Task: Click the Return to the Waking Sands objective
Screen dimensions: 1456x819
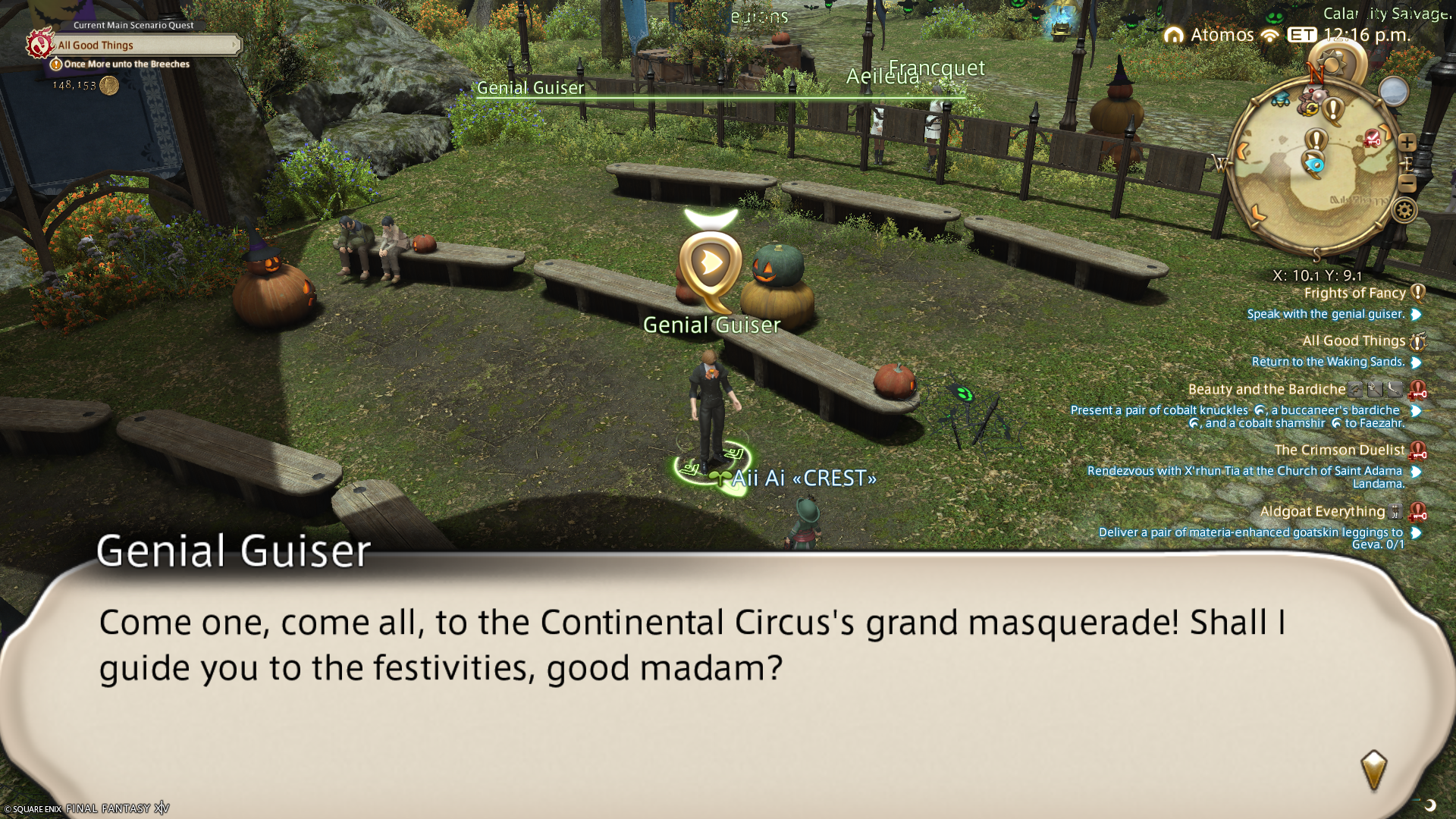Action: 1328,362
